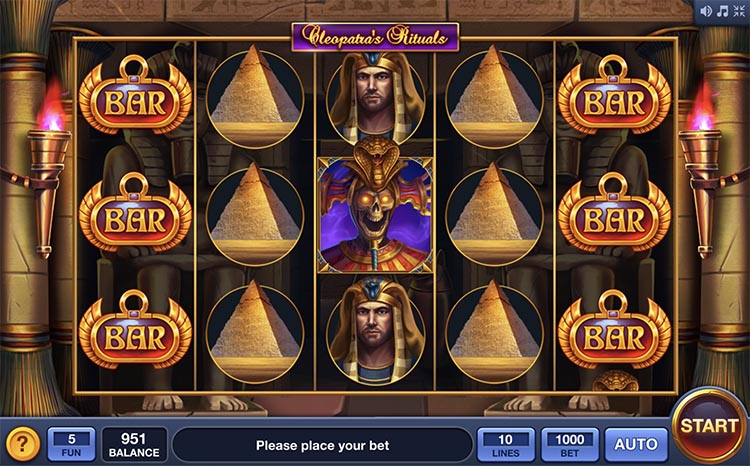Enable AUTO spin mode

point(635,443)
